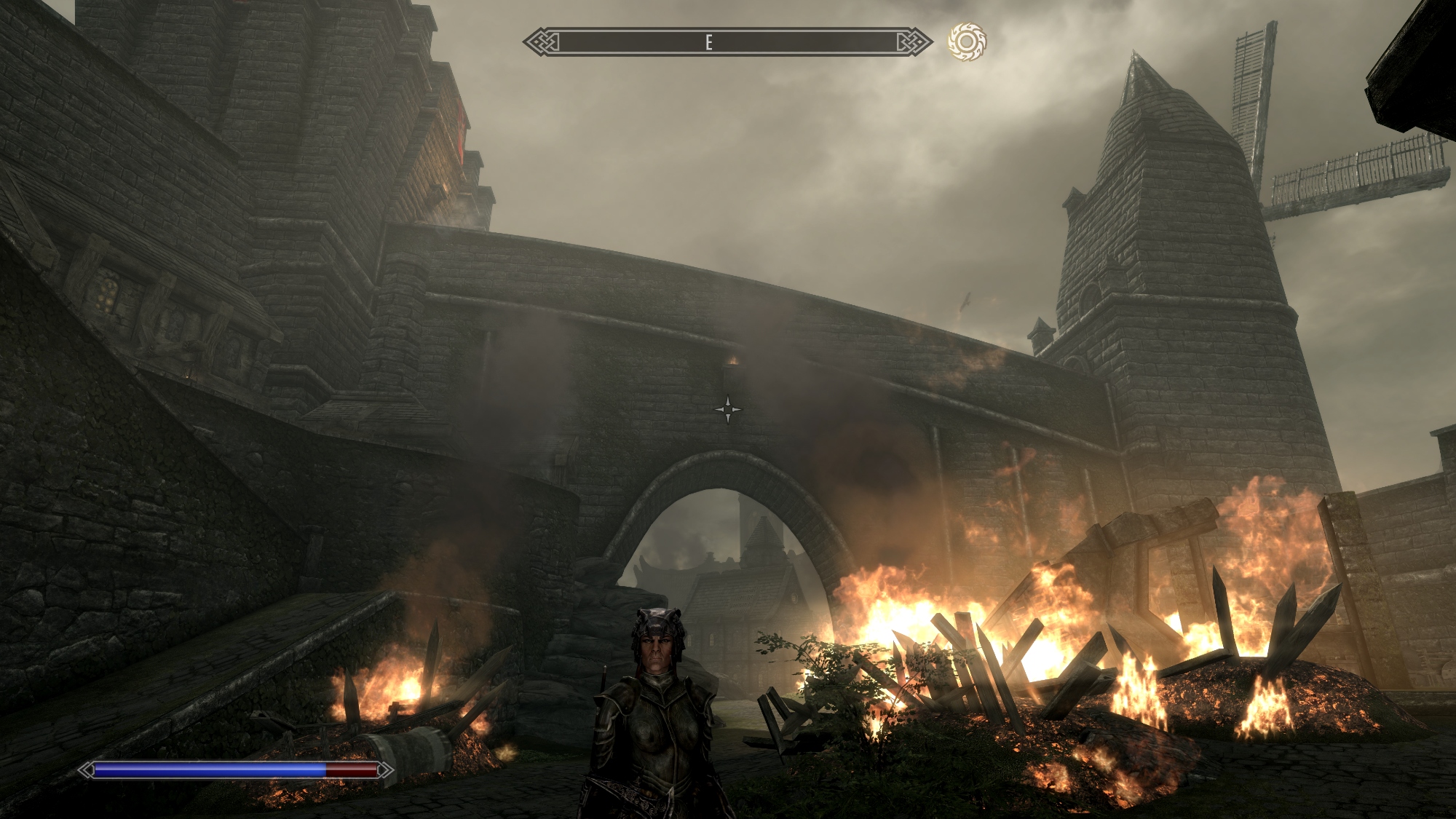The image size is (1456, 819).
Task: Click the compass bar showing East
Action: coord(727,42)
